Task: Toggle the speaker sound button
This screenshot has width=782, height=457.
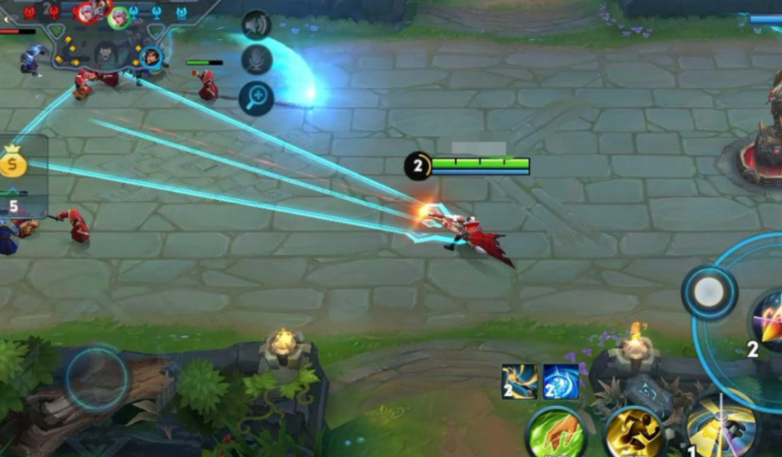Action: 257,25
